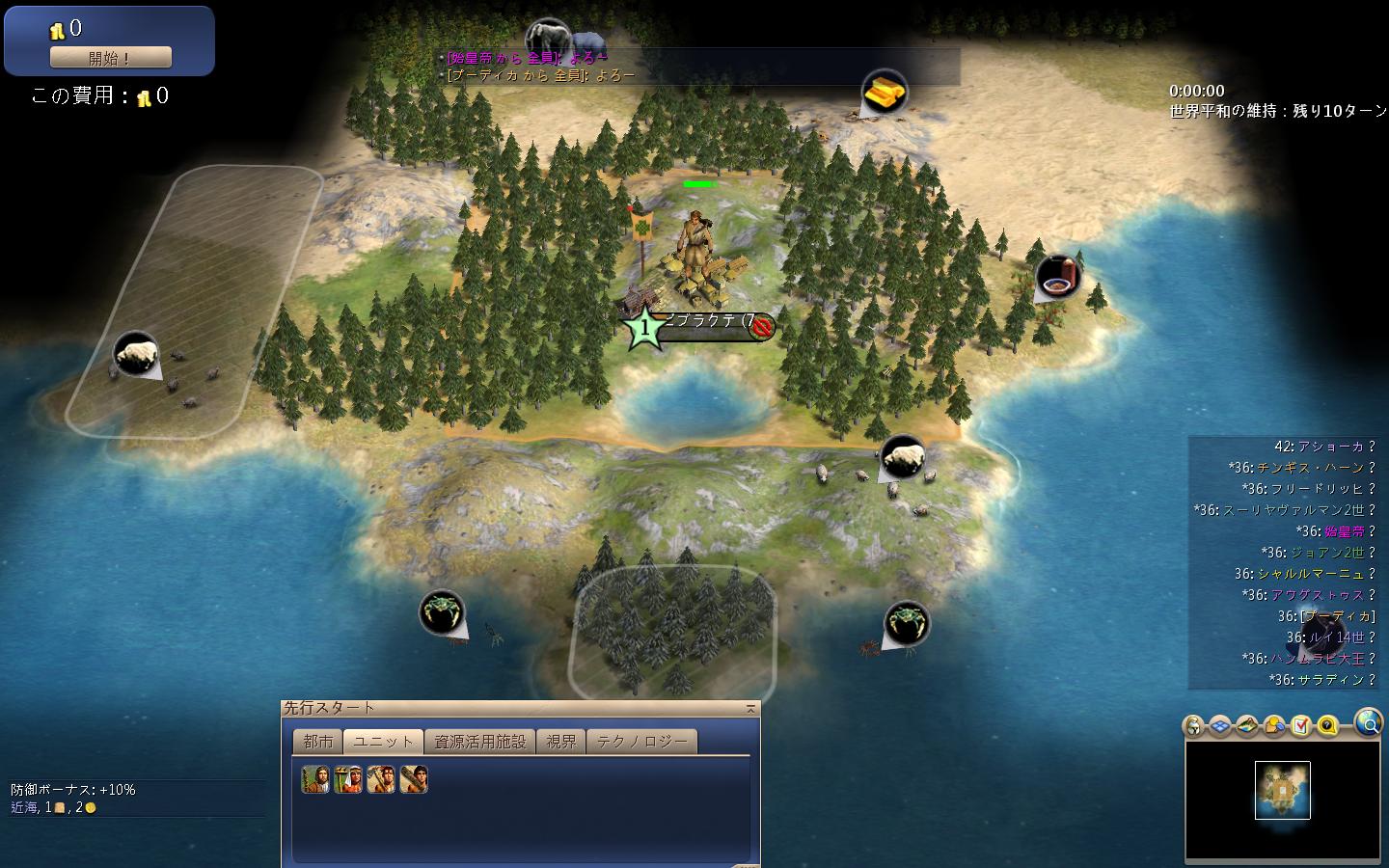
Task: Toggle the helmet unit-display icon above minimap
Action: 1194,725
